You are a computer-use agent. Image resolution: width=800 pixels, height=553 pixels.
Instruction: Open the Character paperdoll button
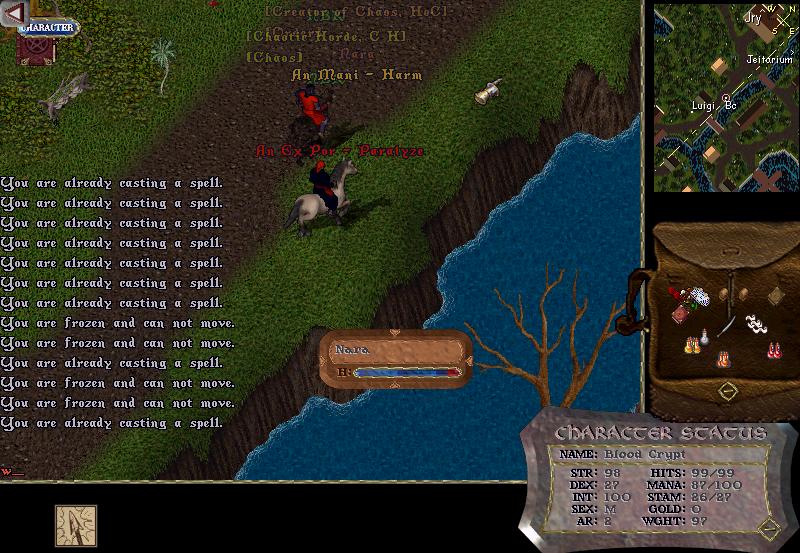click(x=49, y=27)
